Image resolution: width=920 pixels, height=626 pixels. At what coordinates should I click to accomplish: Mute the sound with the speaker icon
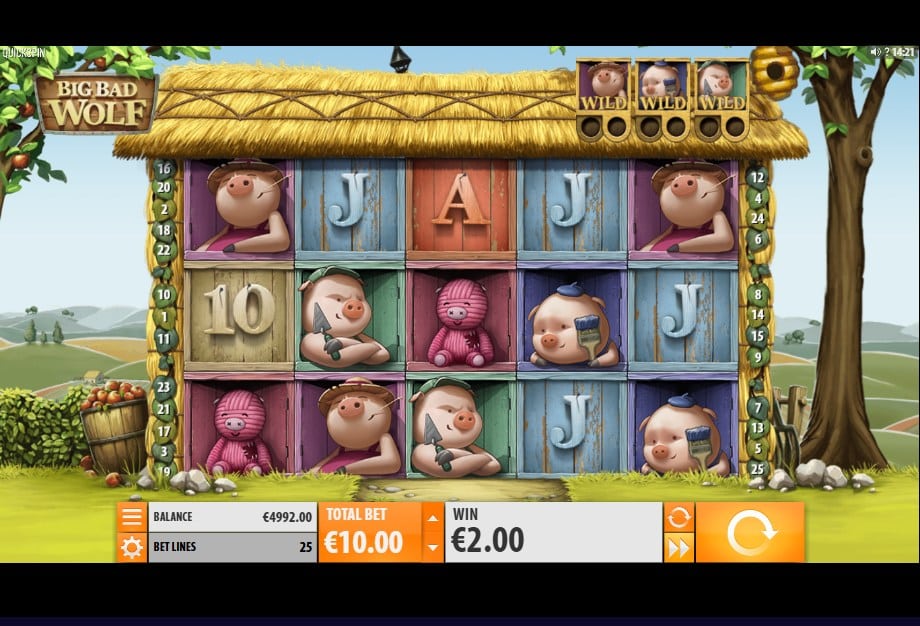pos(876,52)
